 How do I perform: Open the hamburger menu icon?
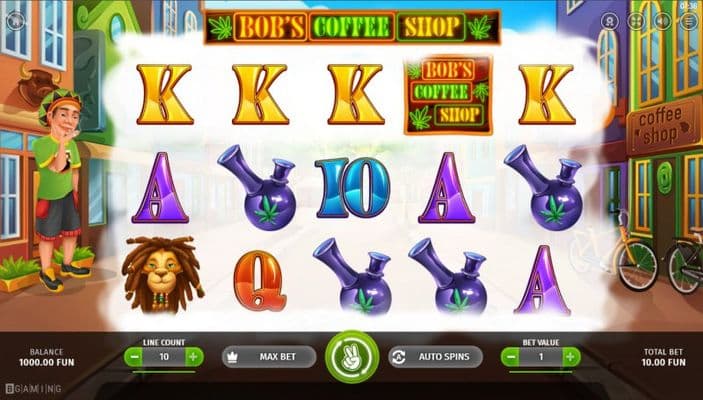click(686, 20)
